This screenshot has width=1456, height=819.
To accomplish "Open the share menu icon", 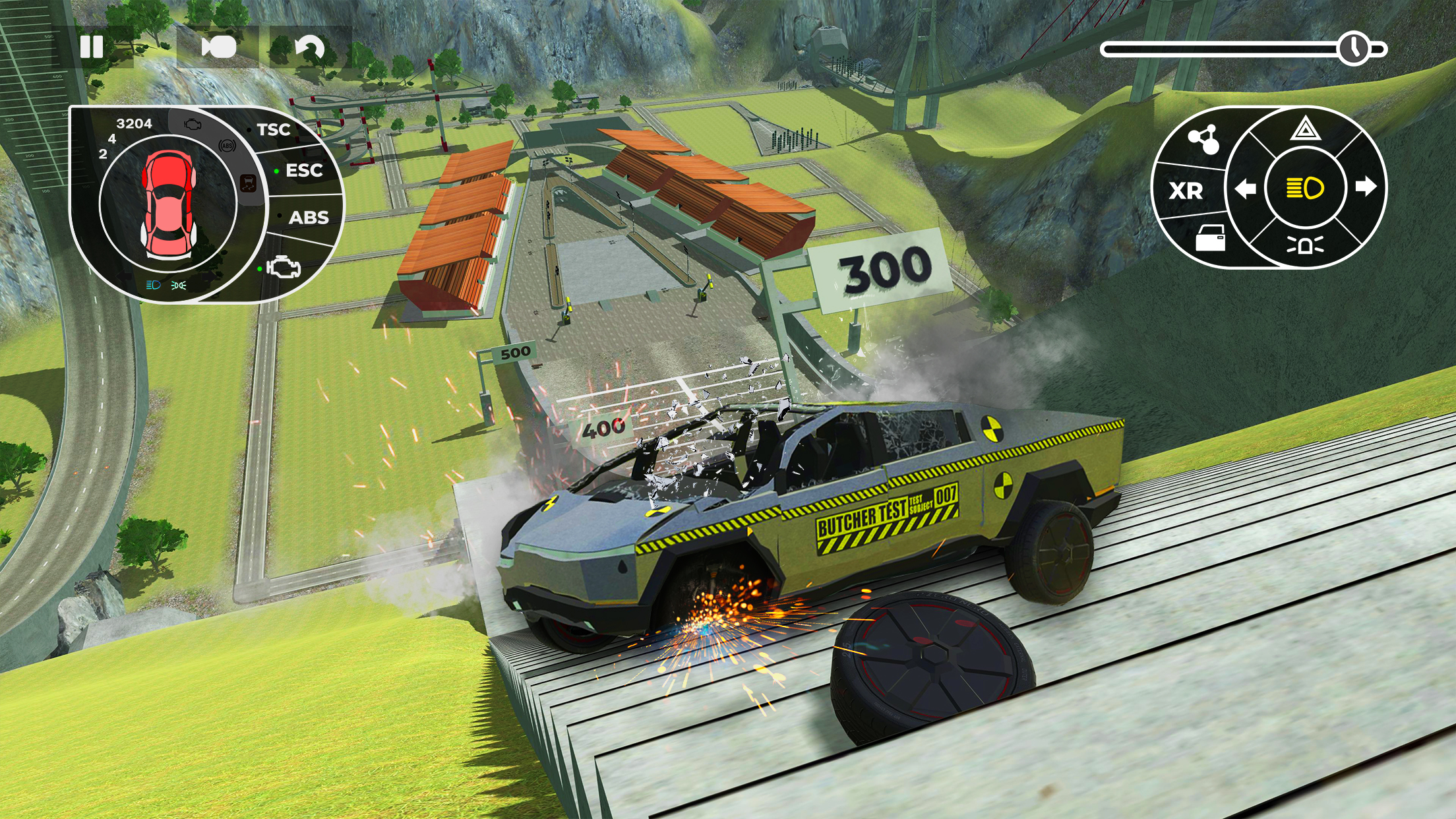I will tap(1205, 138).
